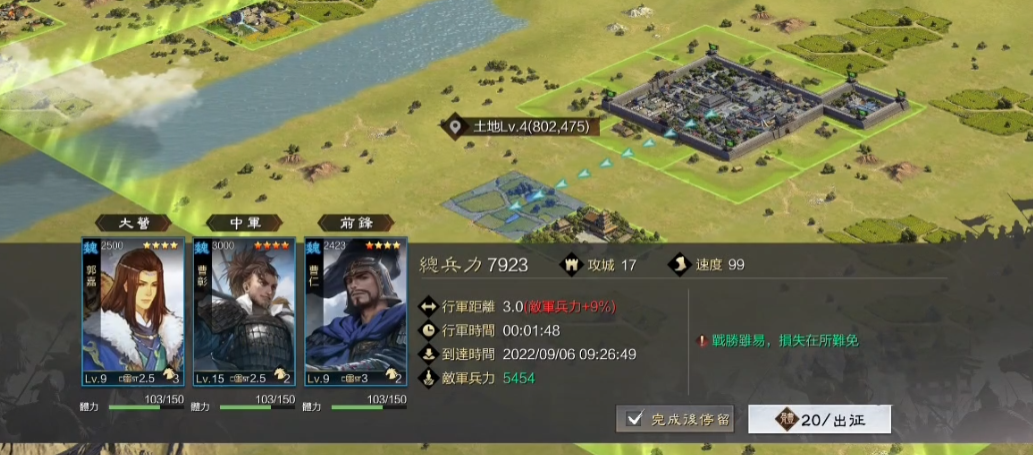
Task: Launch the march with the 出征 button
Action: 818,419
